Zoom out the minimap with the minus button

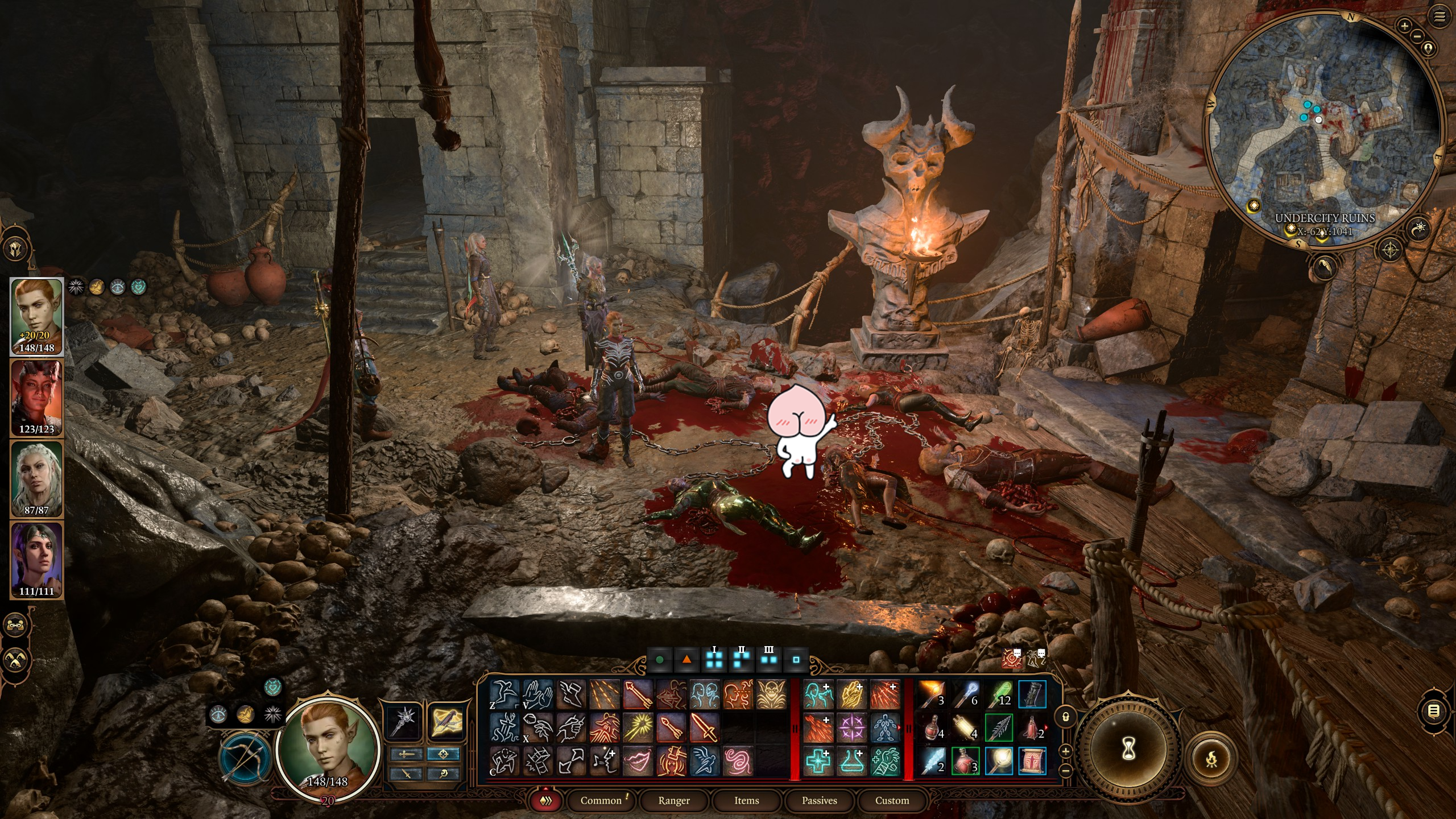point(1417,36)
